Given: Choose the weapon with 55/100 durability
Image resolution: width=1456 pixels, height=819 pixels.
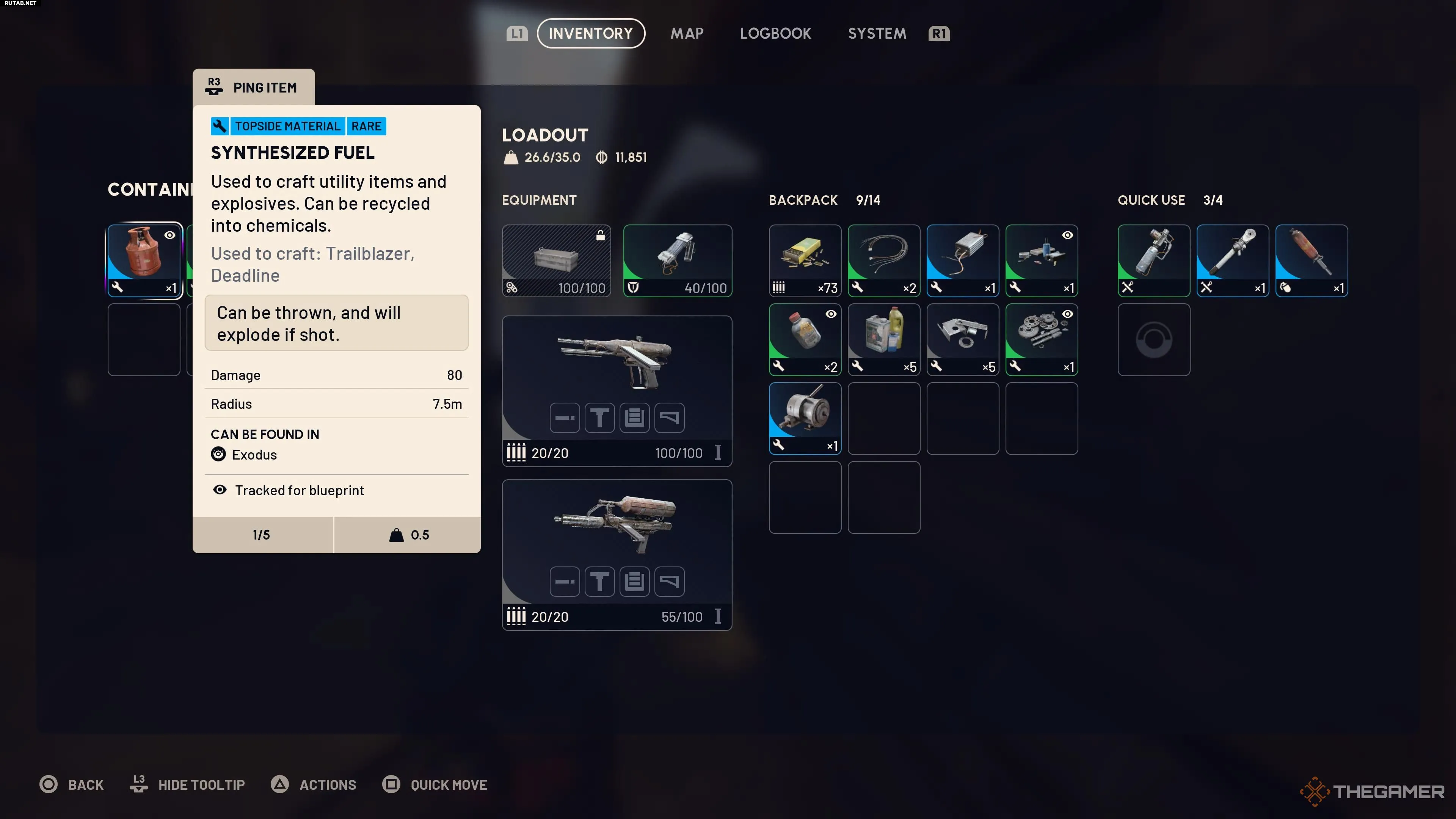Looking at the screenshot, I should click(x=617, y=554).
